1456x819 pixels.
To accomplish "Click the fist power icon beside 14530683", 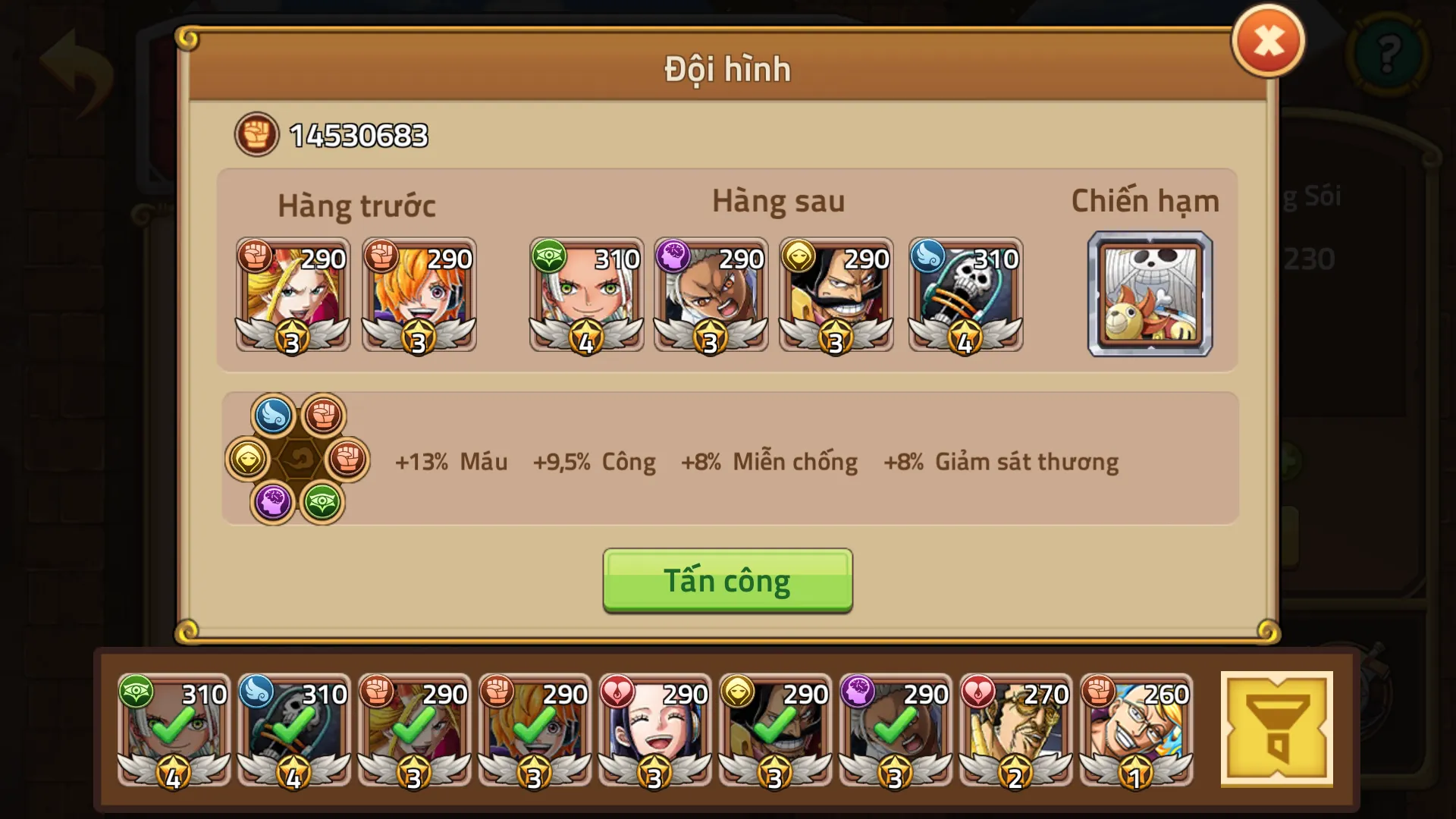I will click(256, 133).
